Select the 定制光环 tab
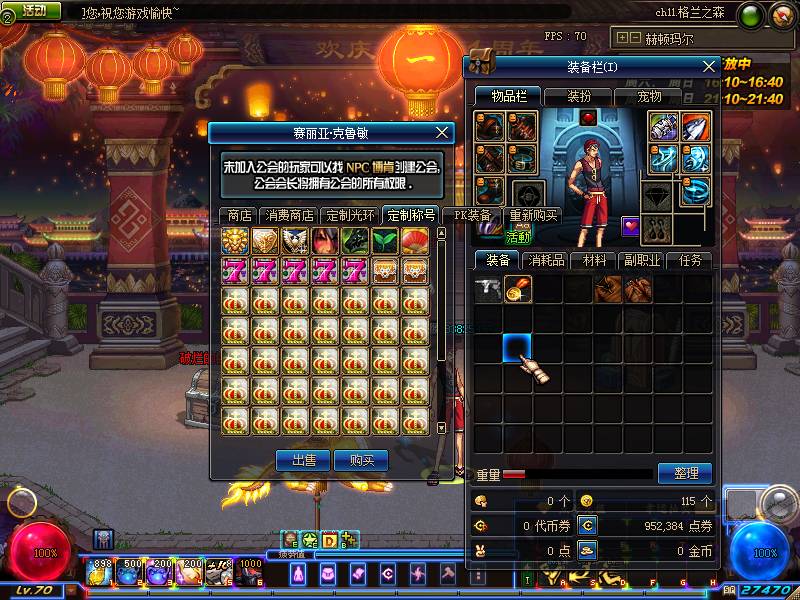Image resolution: width=800 pixels, height=600 pixels. click(351, 215)
